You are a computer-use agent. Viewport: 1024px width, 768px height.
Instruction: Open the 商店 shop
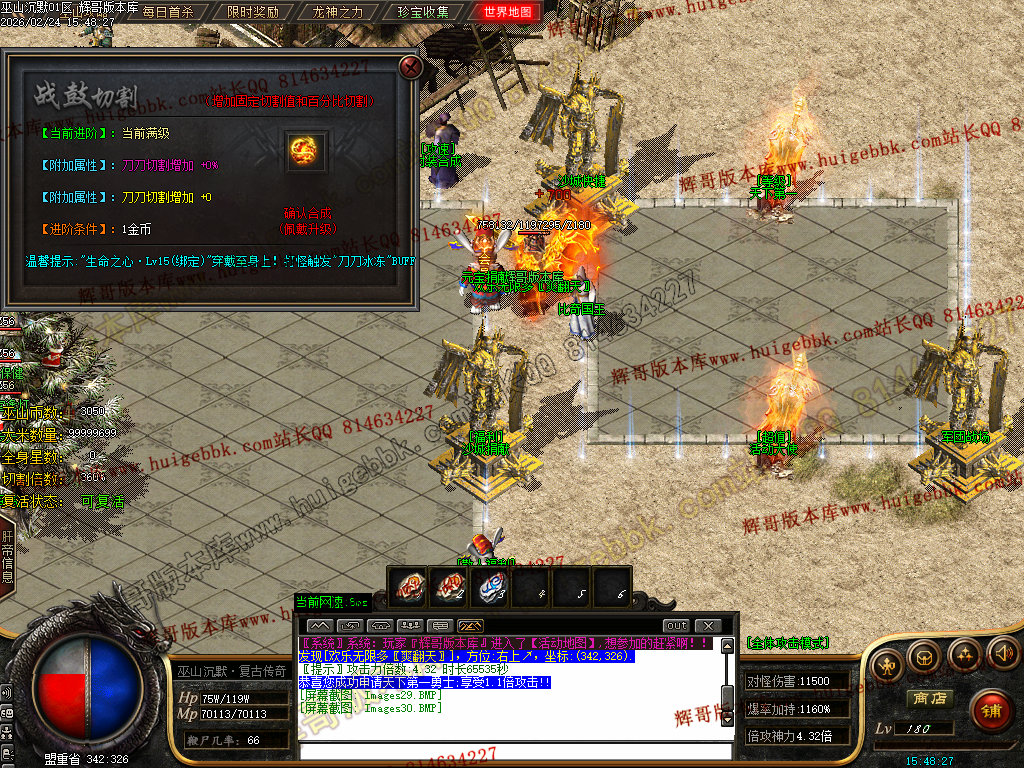(928, 698)
